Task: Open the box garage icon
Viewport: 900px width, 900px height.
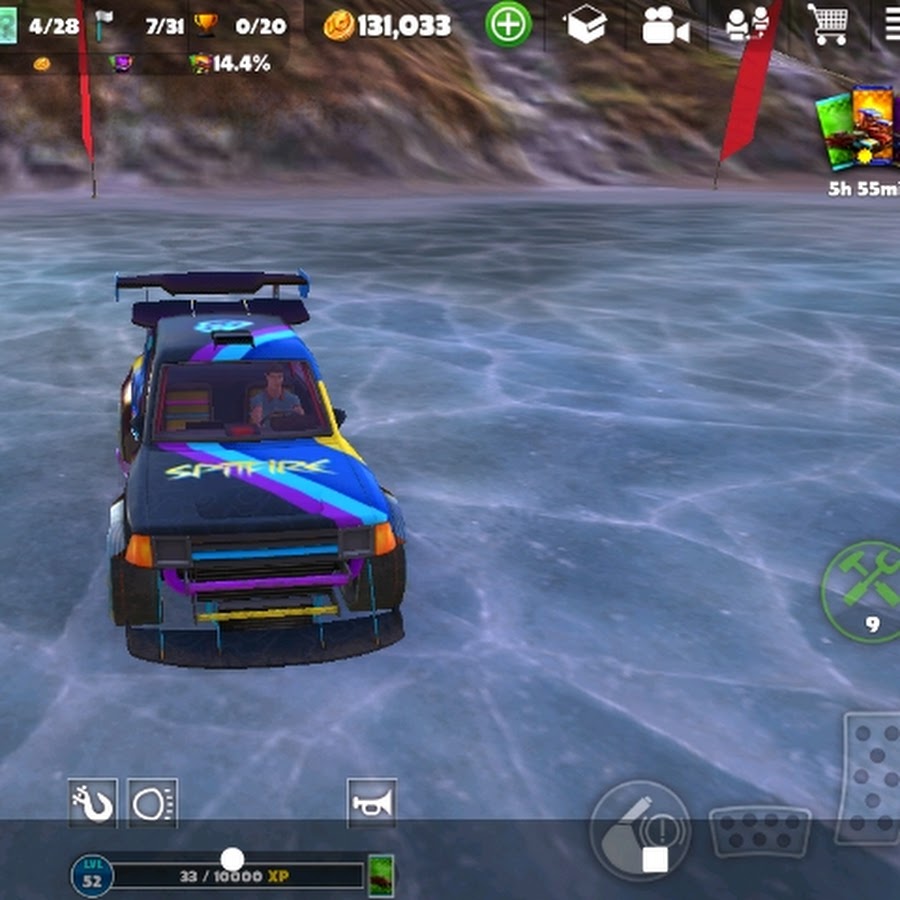Action: coord(587,25)
